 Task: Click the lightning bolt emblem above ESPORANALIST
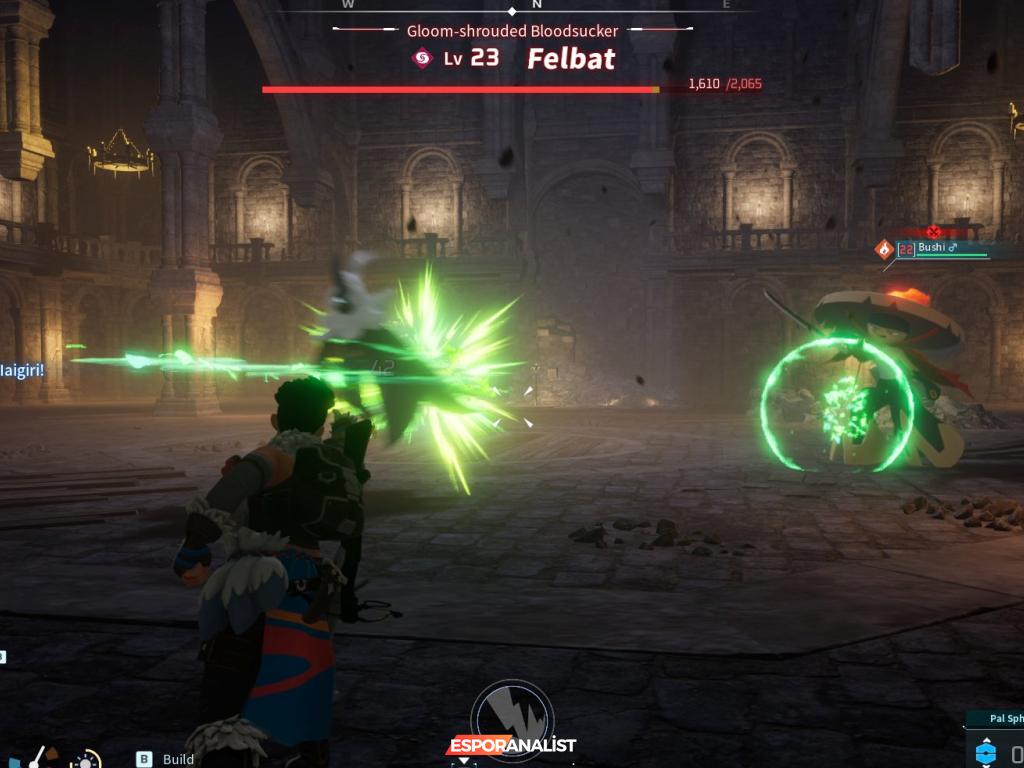(512, 712)
